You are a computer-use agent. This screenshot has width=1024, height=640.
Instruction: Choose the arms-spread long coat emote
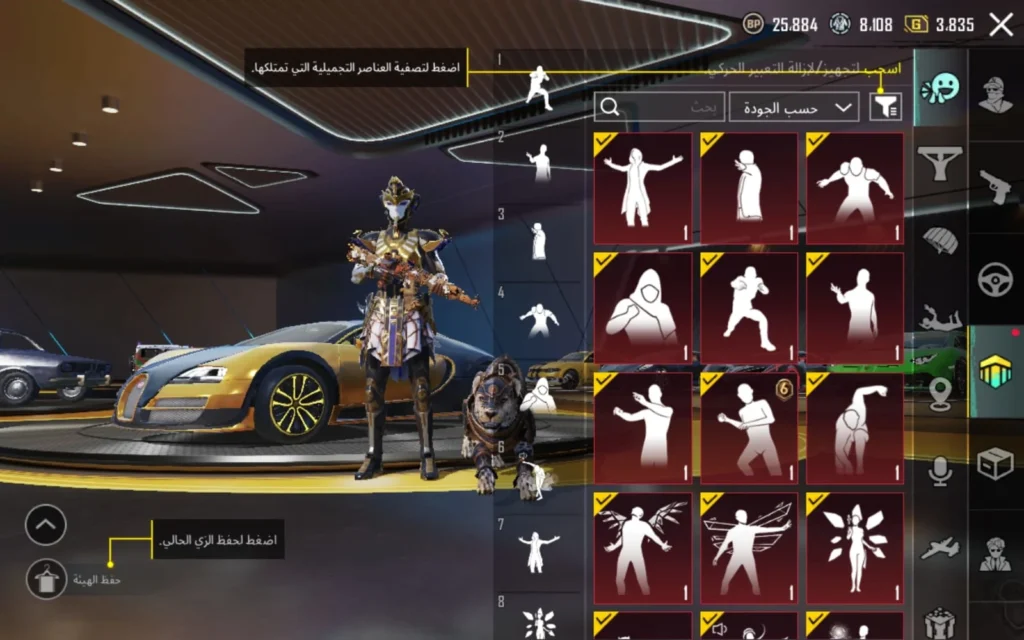click(643, 188)
